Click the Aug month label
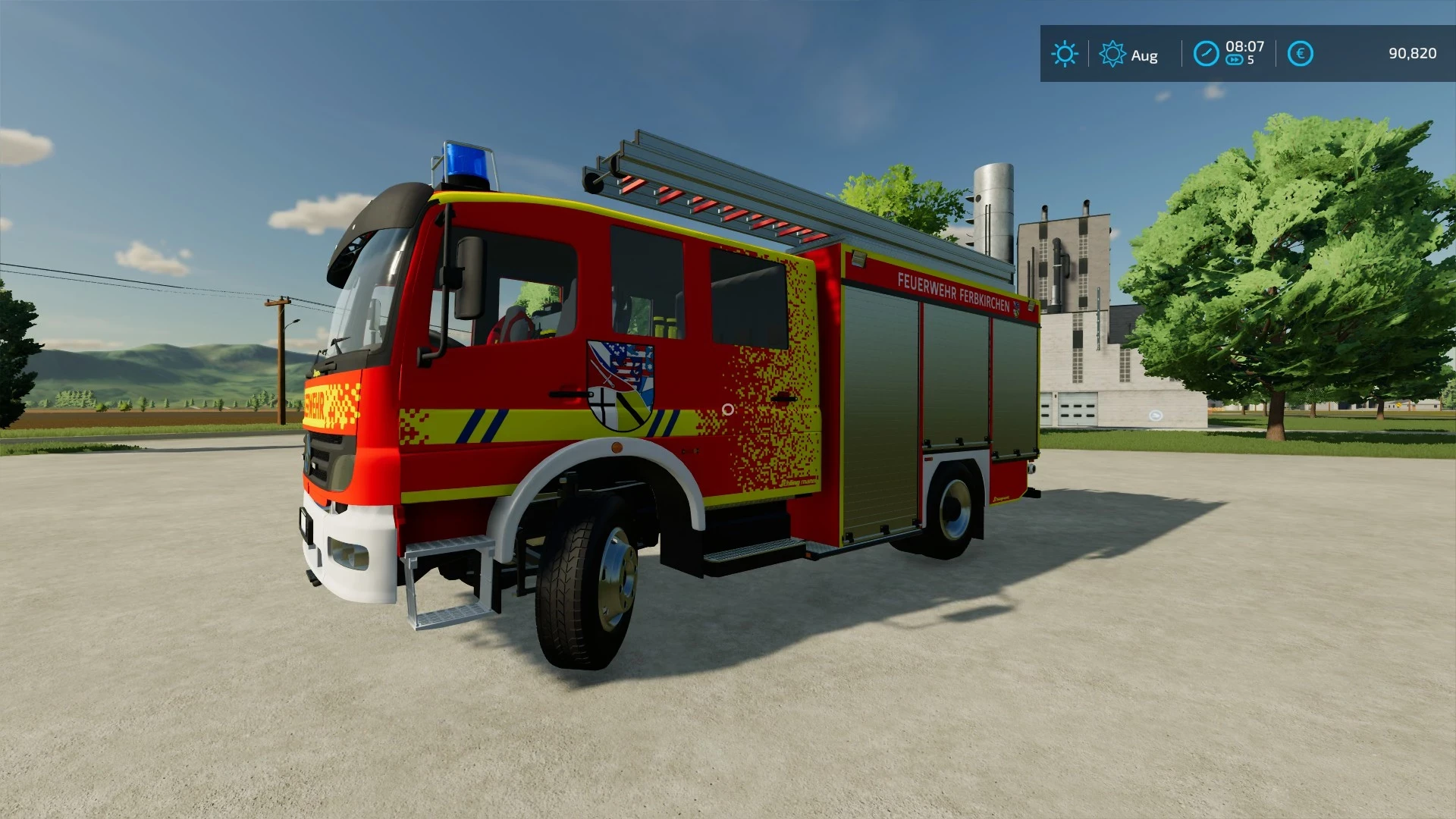This screenshot has height=819, width=1456. (x=1144, y=55)
